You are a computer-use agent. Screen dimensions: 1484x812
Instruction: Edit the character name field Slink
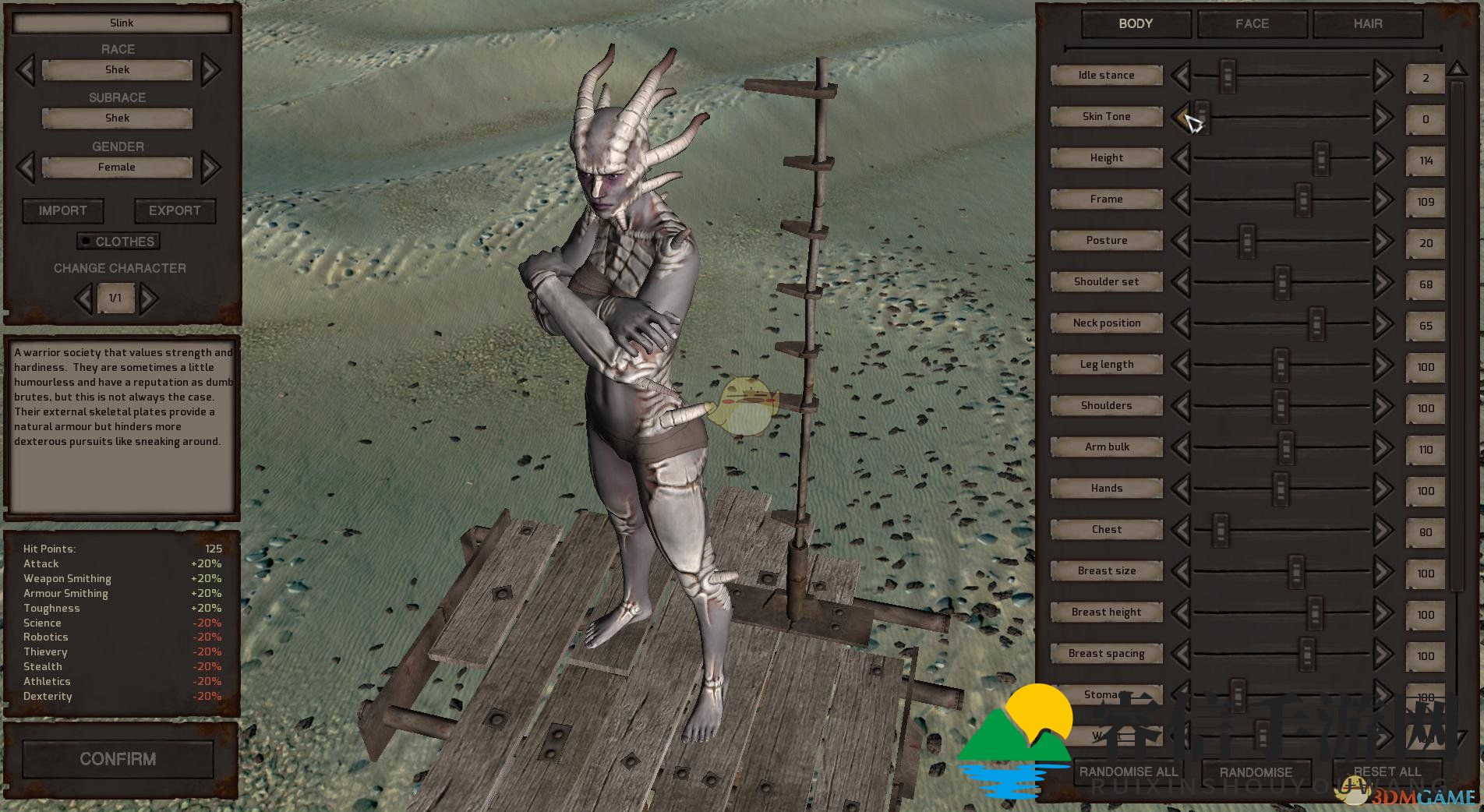122,23
